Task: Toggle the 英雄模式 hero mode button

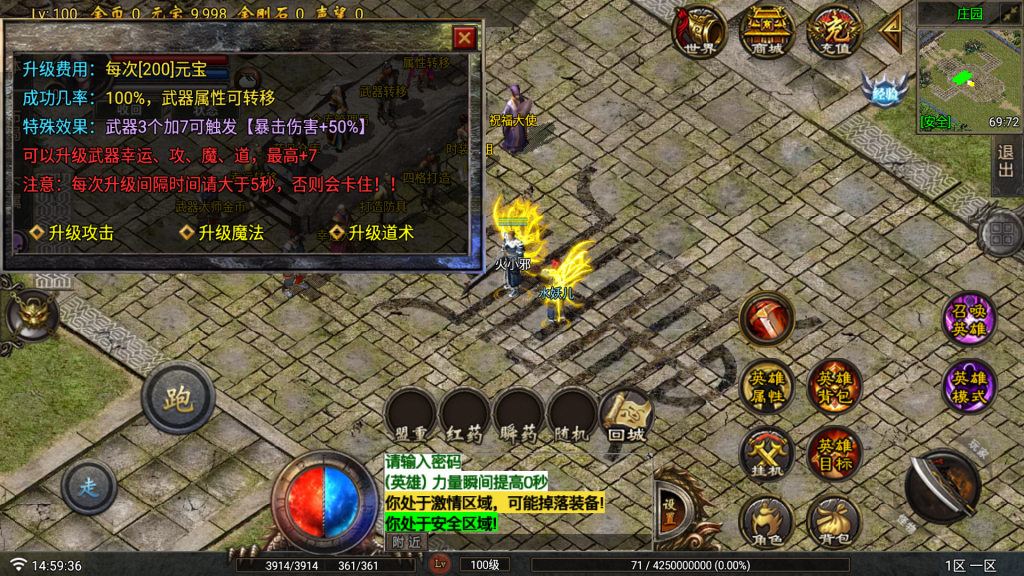Action: click(x=970, y=386)
